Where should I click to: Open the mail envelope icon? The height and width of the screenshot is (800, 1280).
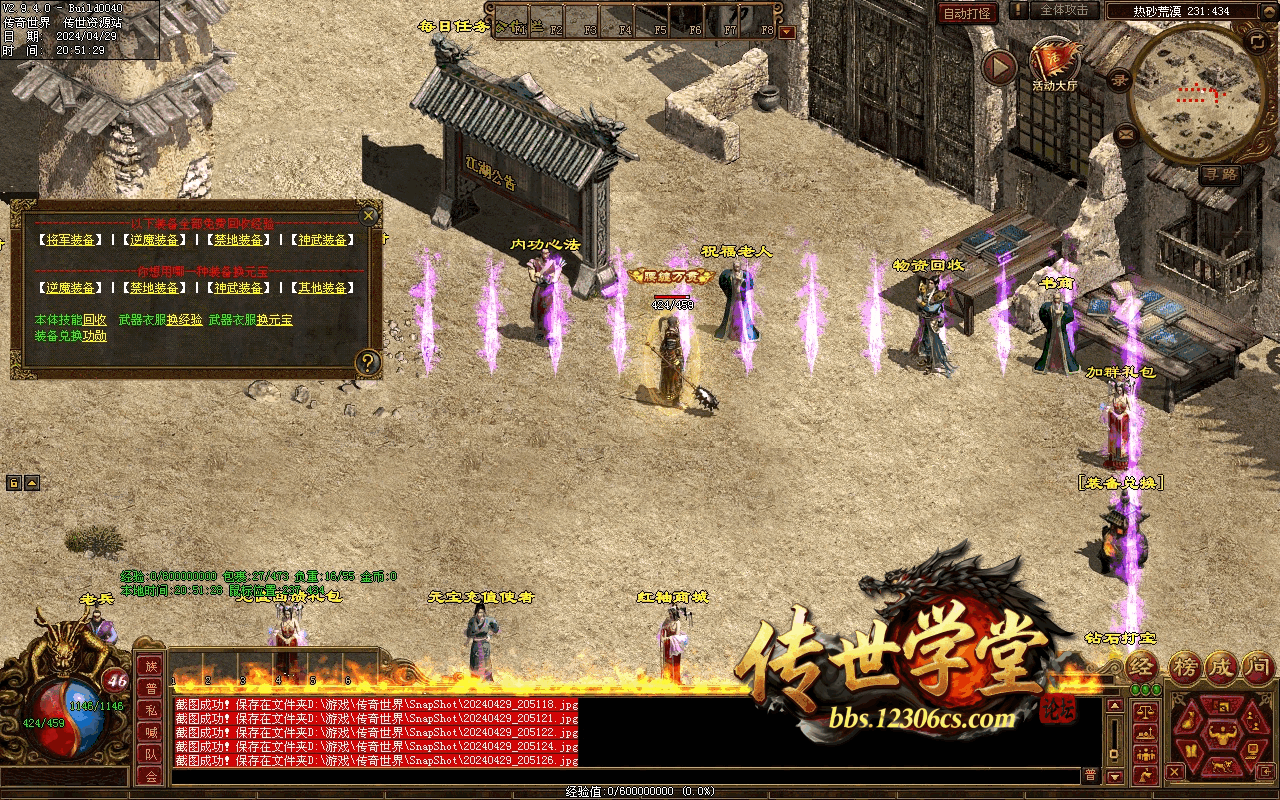pos(1126,132)
